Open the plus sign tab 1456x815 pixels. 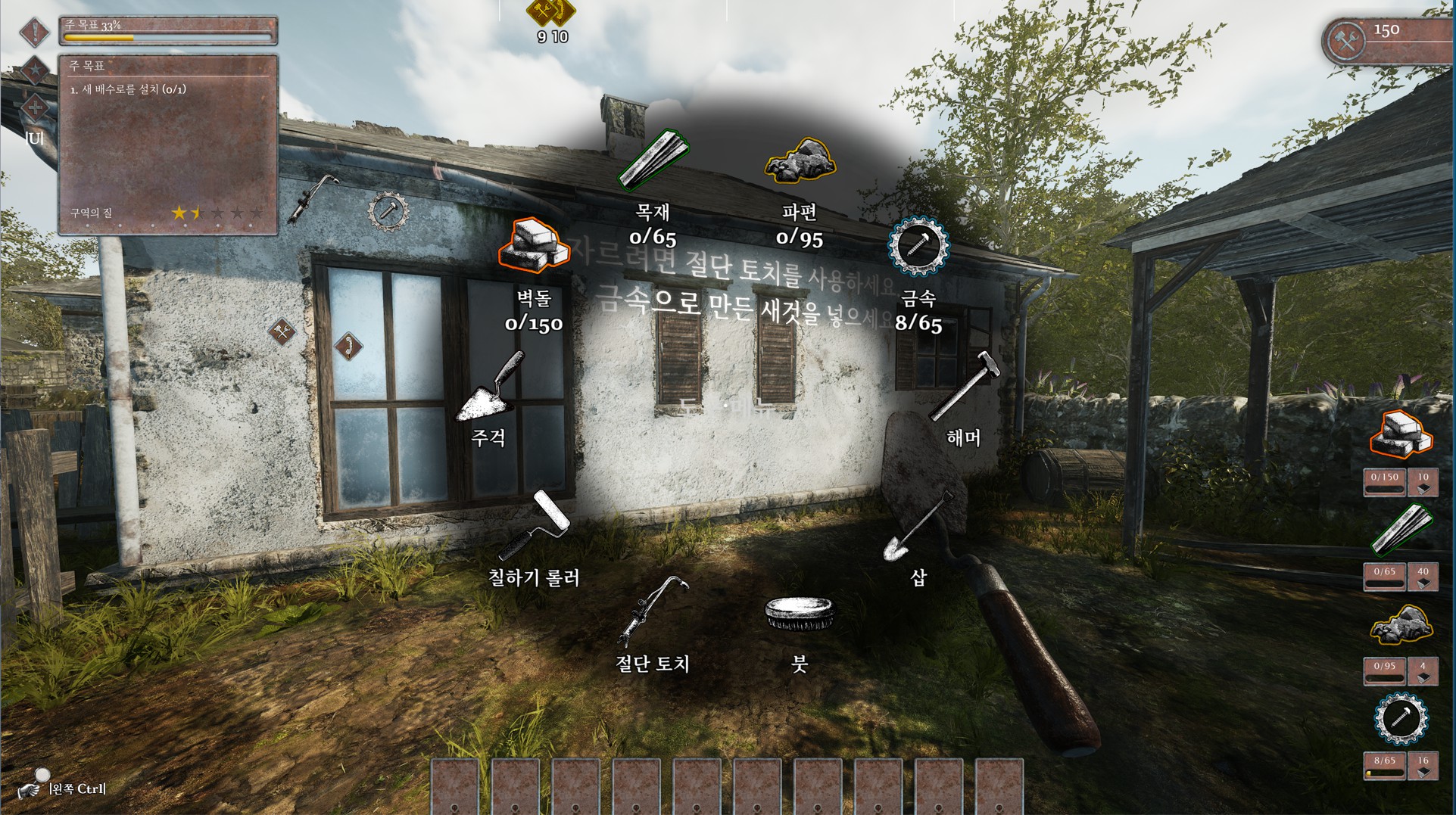pos(35,107)
